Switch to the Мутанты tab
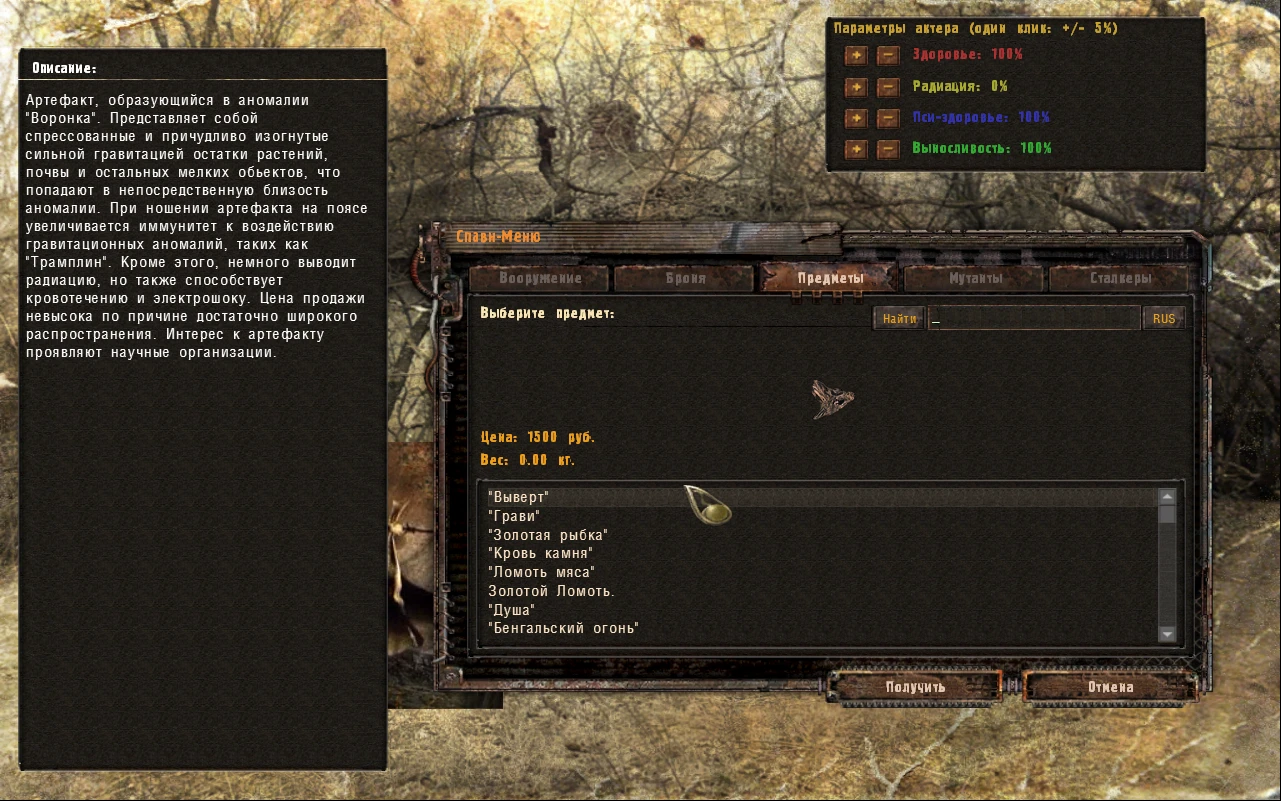Viewport: 1281px width, 801px height. point(971,279)
